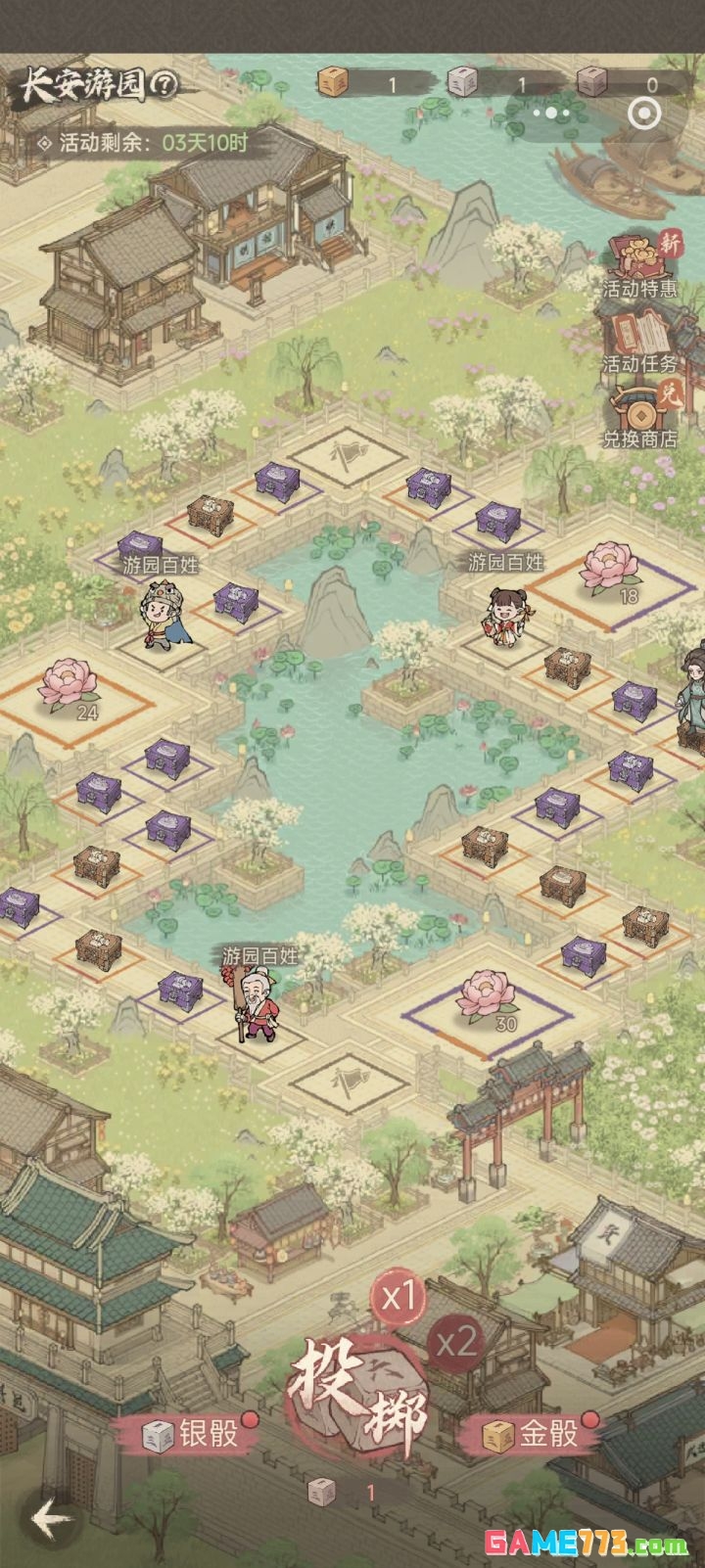705x1568 pixels.
Task: Go back with the arrow button
Action: 51,1519
